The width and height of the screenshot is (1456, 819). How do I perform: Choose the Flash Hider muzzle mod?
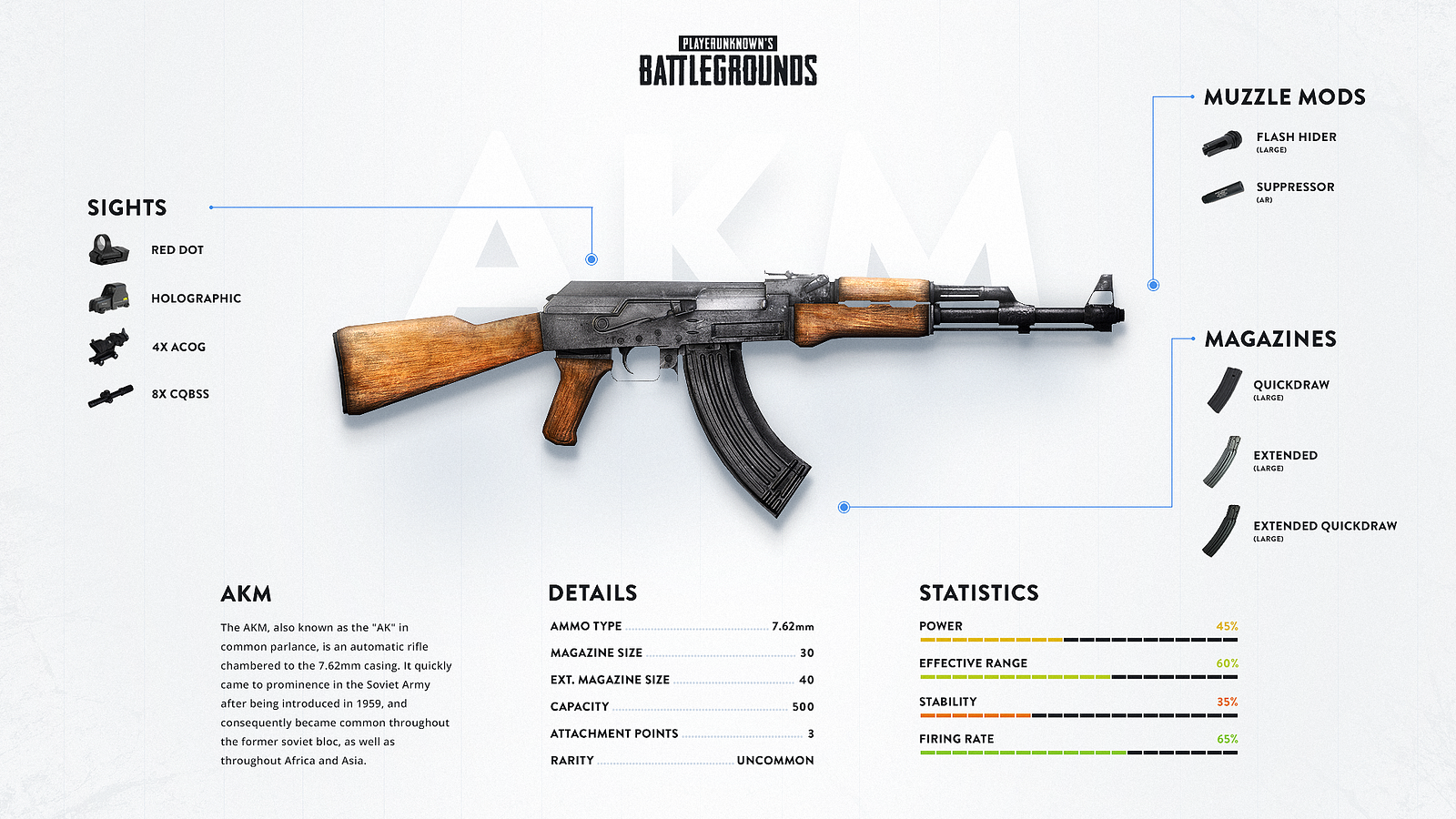1222,143
